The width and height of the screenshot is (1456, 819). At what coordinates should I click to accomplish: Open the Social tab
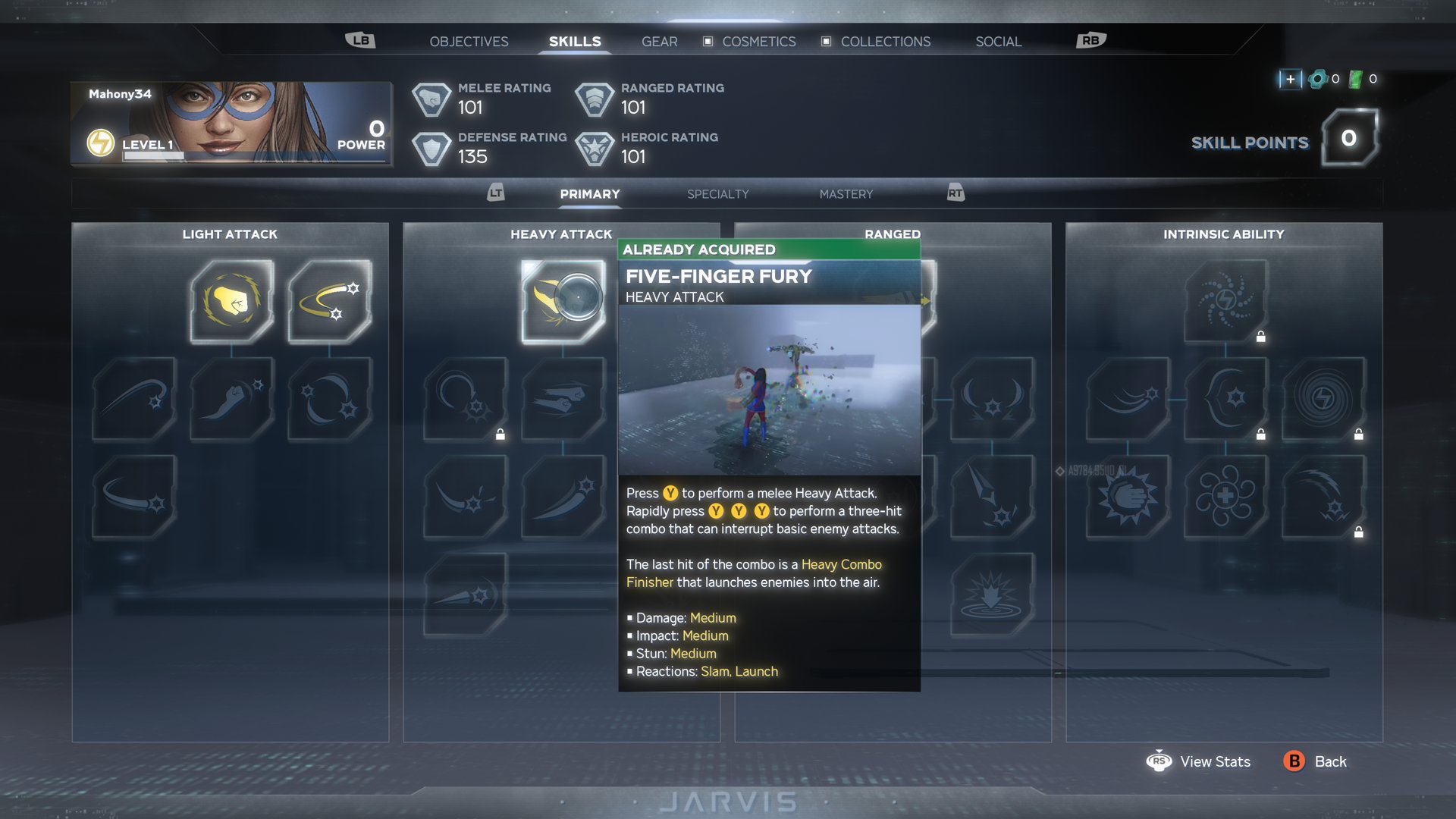click(998, 42)
